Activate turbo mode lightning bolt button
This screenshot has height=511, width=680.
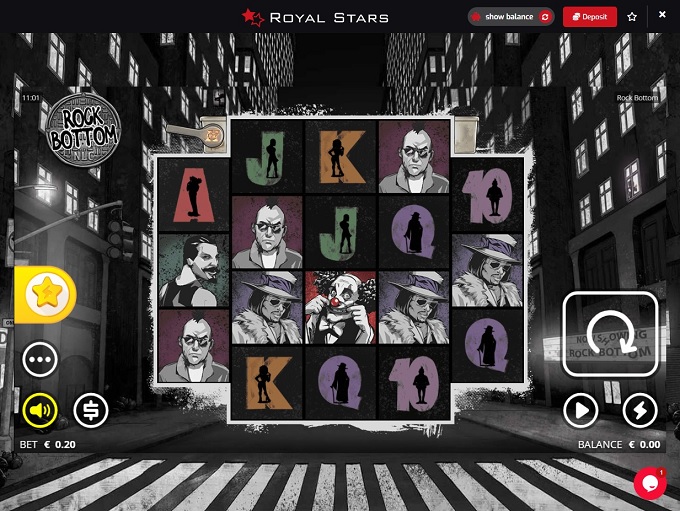pyautogui.click(x=640, y=409)
